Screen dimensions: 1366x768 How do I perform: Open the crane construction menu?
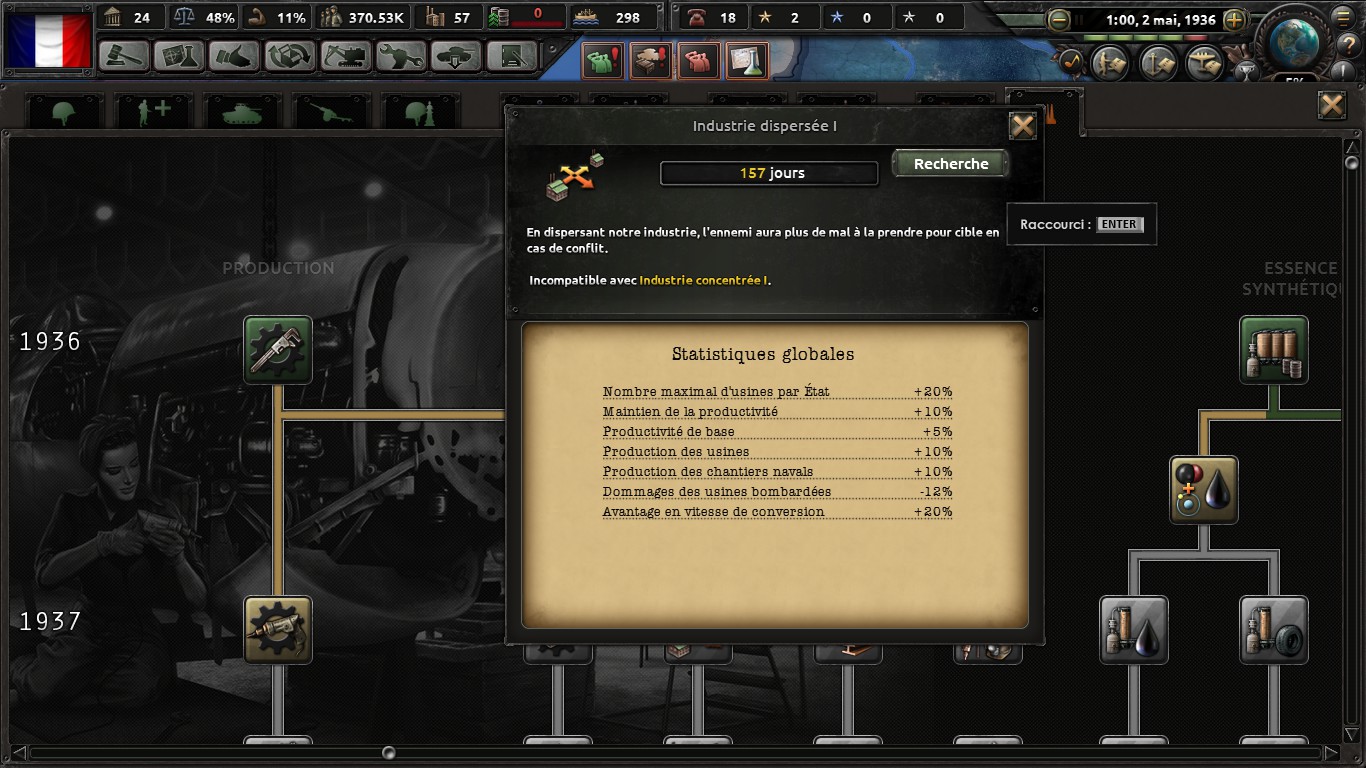(x=345, y=55)
